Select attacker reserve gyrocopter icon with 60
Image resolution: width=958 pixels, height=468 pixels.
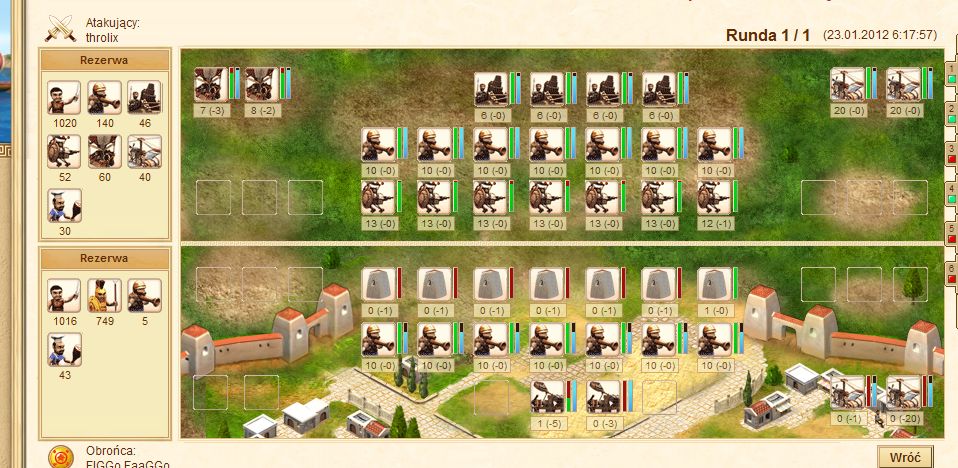pos(104,152)
